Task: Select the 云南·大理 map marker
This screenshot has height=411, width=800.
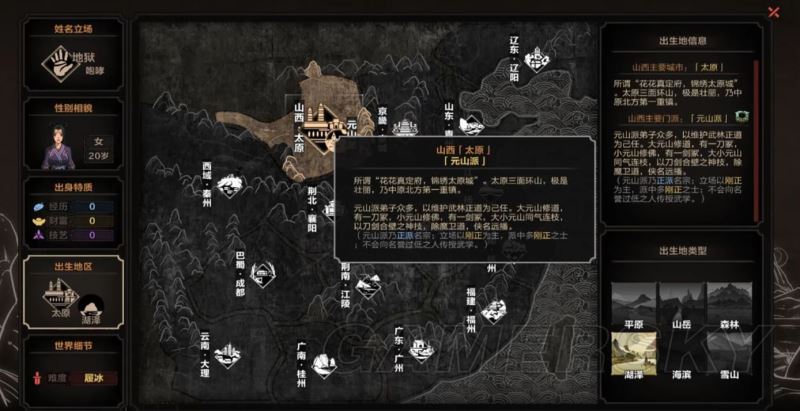Action: (223, 353)
